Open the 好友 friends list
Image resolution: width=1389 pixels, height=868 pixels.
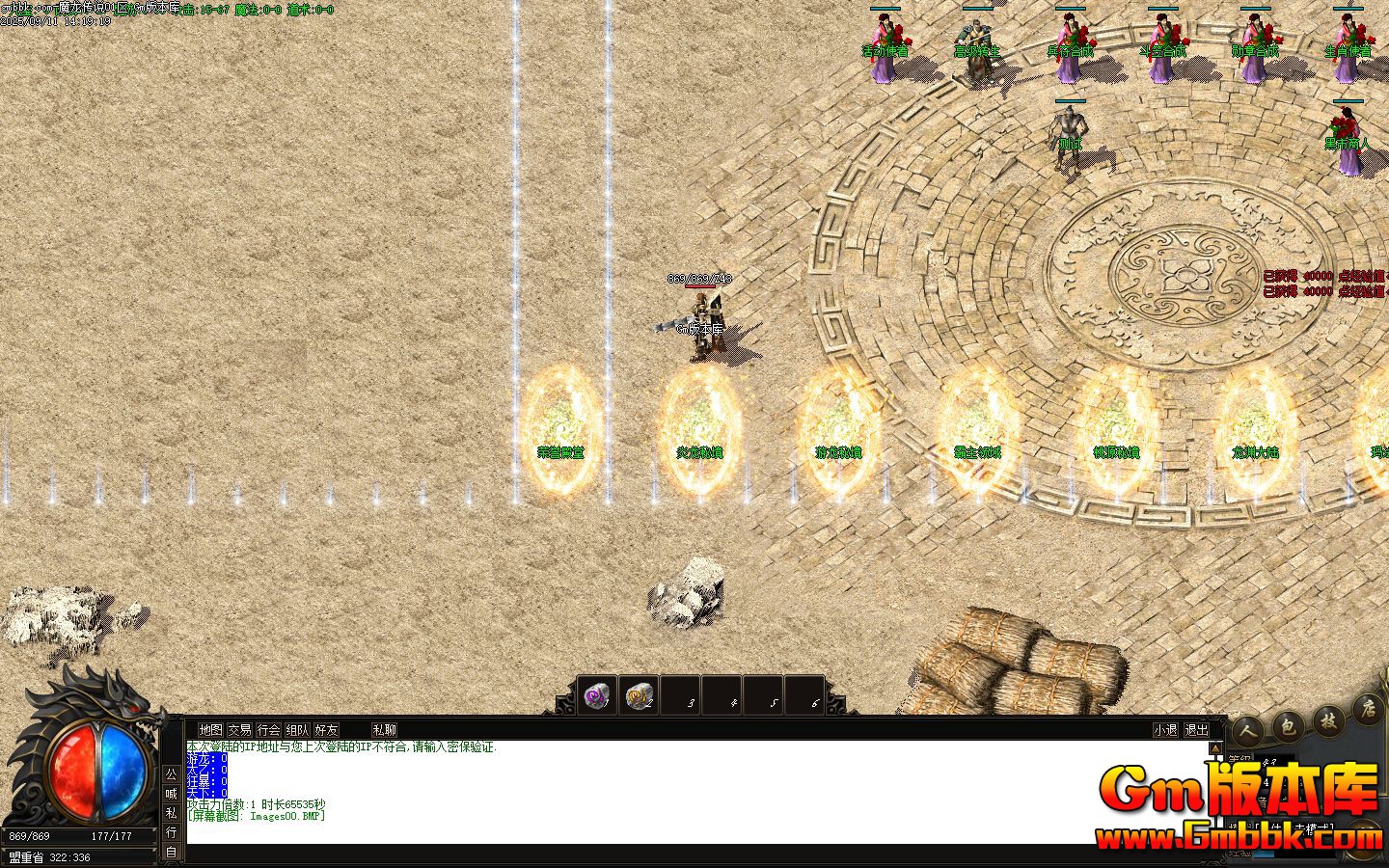[327, 730]
